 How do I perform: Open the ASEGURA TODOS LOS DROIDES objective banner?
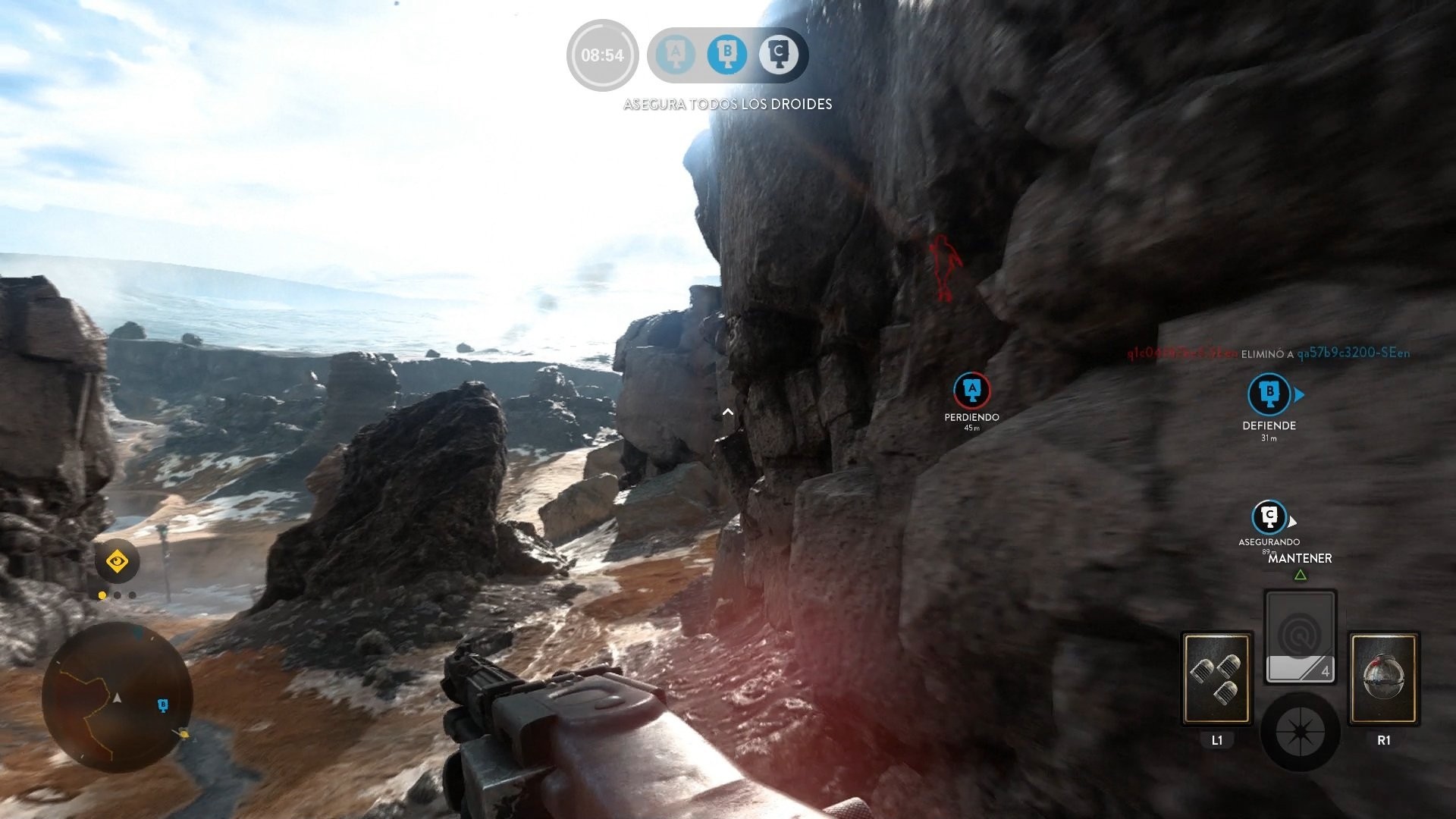click(x=726, y=104)
